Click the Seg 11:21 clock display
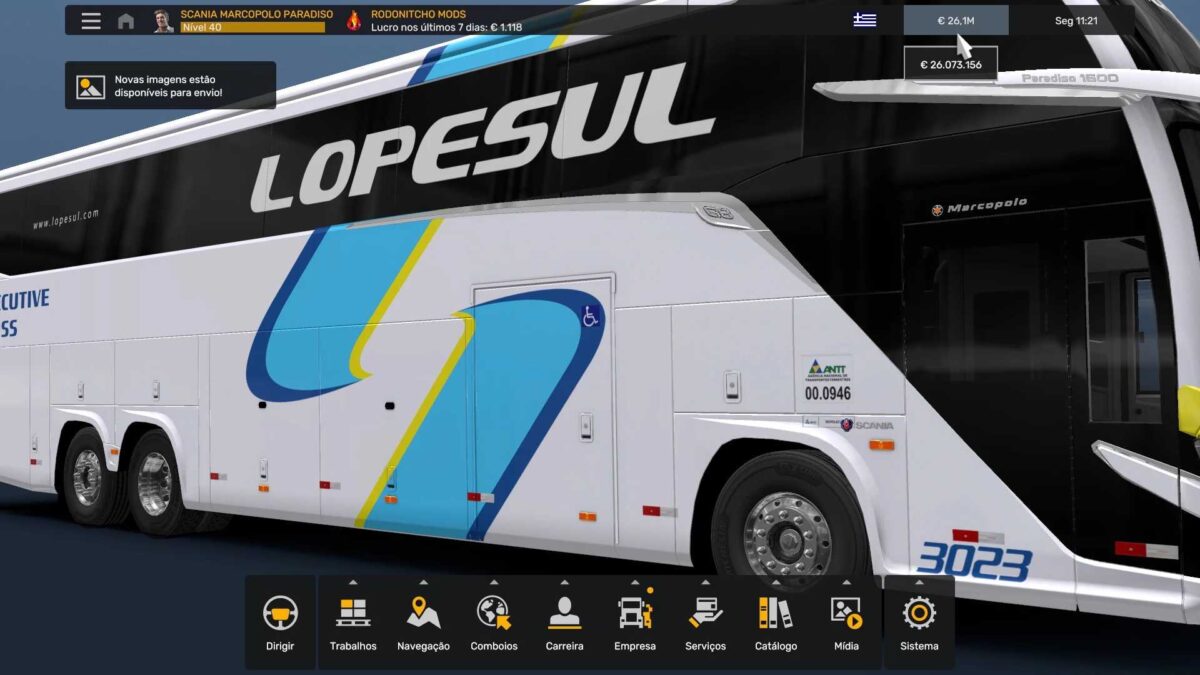The image size is (1200, 675). point(1076,21)
